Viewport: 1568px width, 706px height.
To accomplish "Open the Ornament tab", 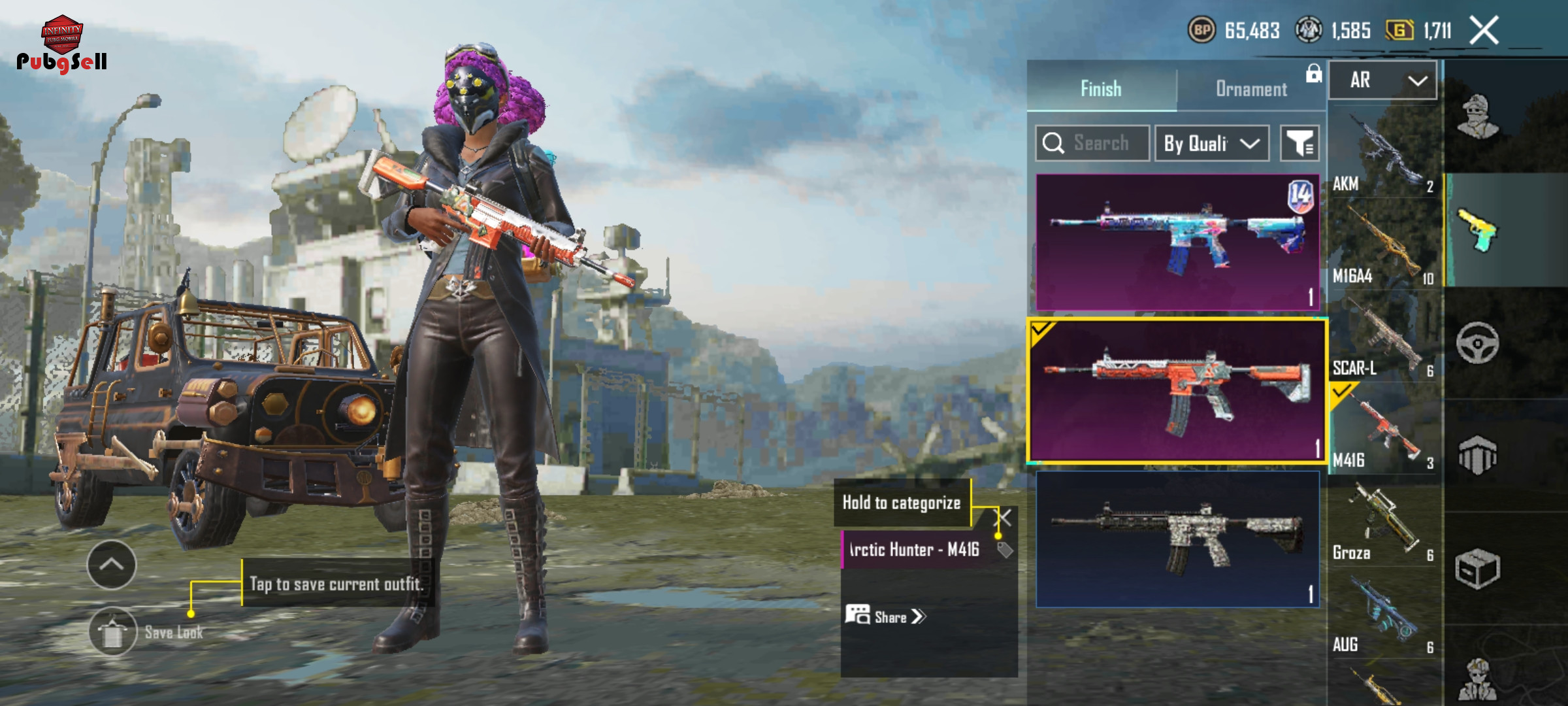I will point(1250,88).
